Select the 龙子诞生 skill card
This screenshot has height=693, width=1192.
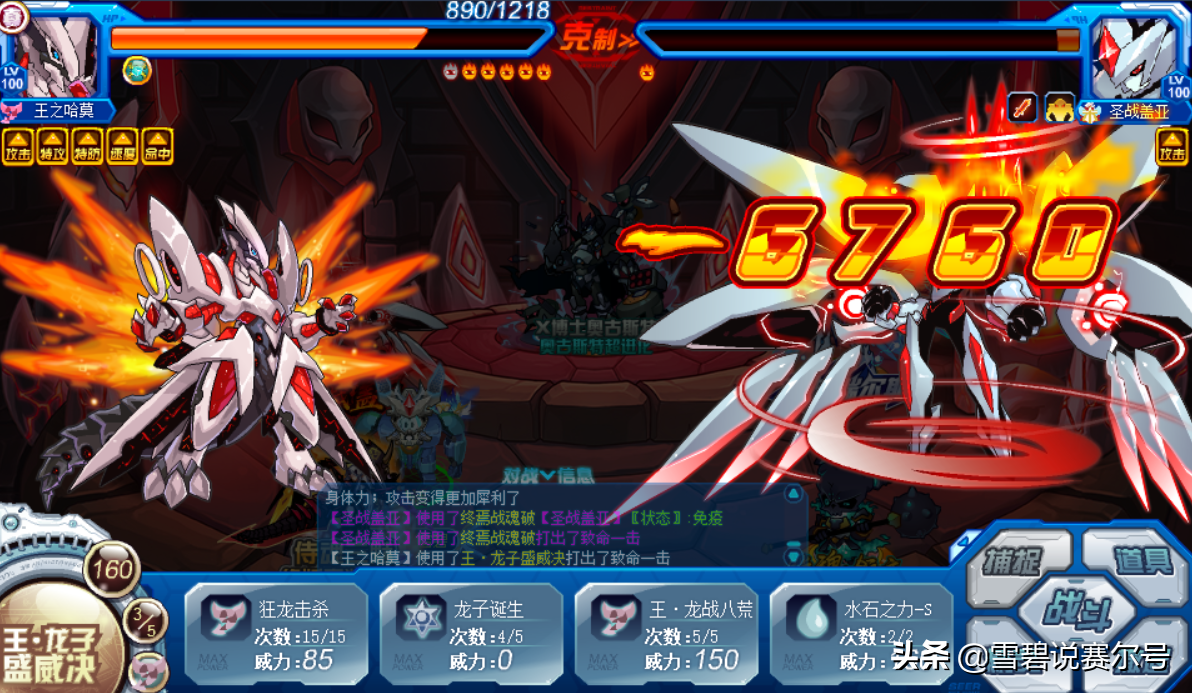coord(470,633)
